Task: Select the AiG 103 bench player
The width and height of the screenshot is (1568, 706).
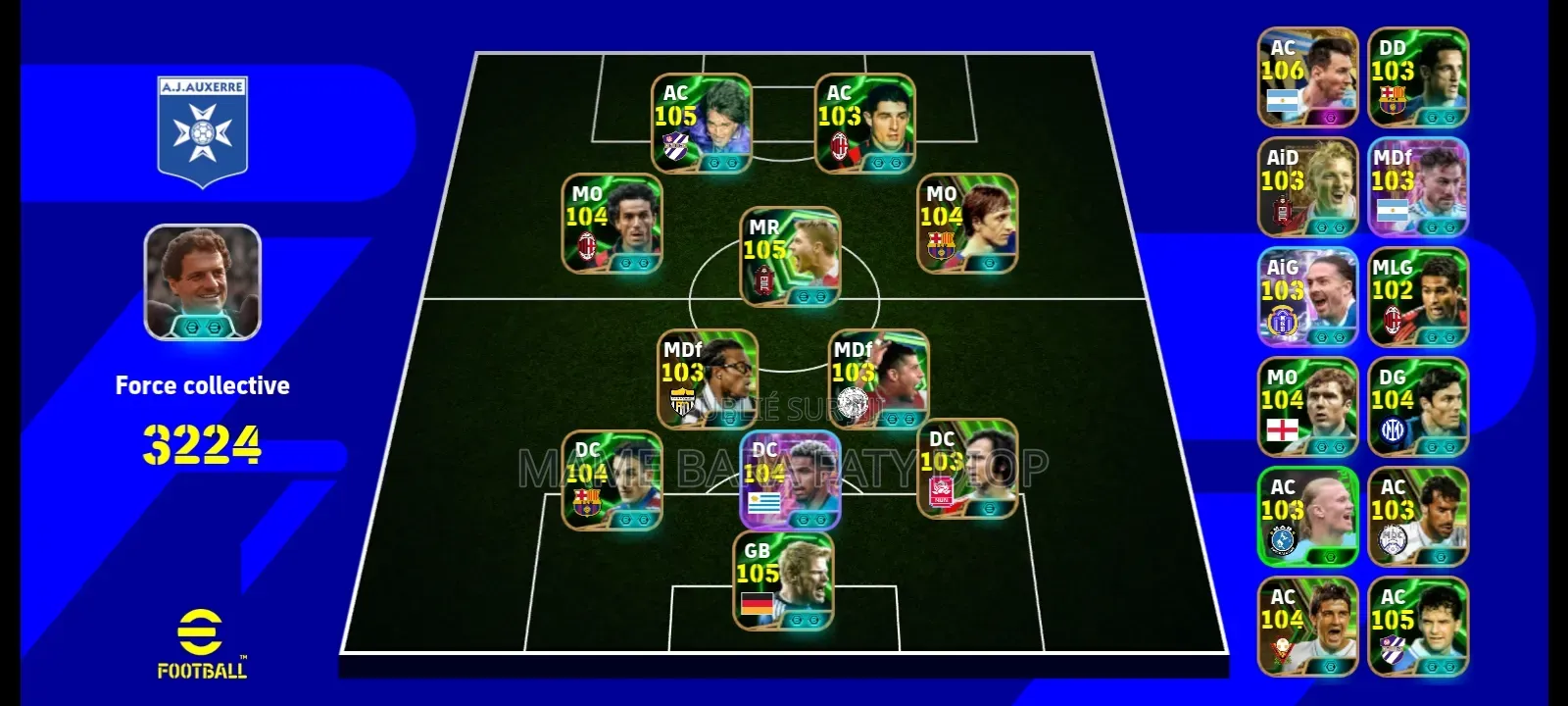Action: [x=1307, y=297]
